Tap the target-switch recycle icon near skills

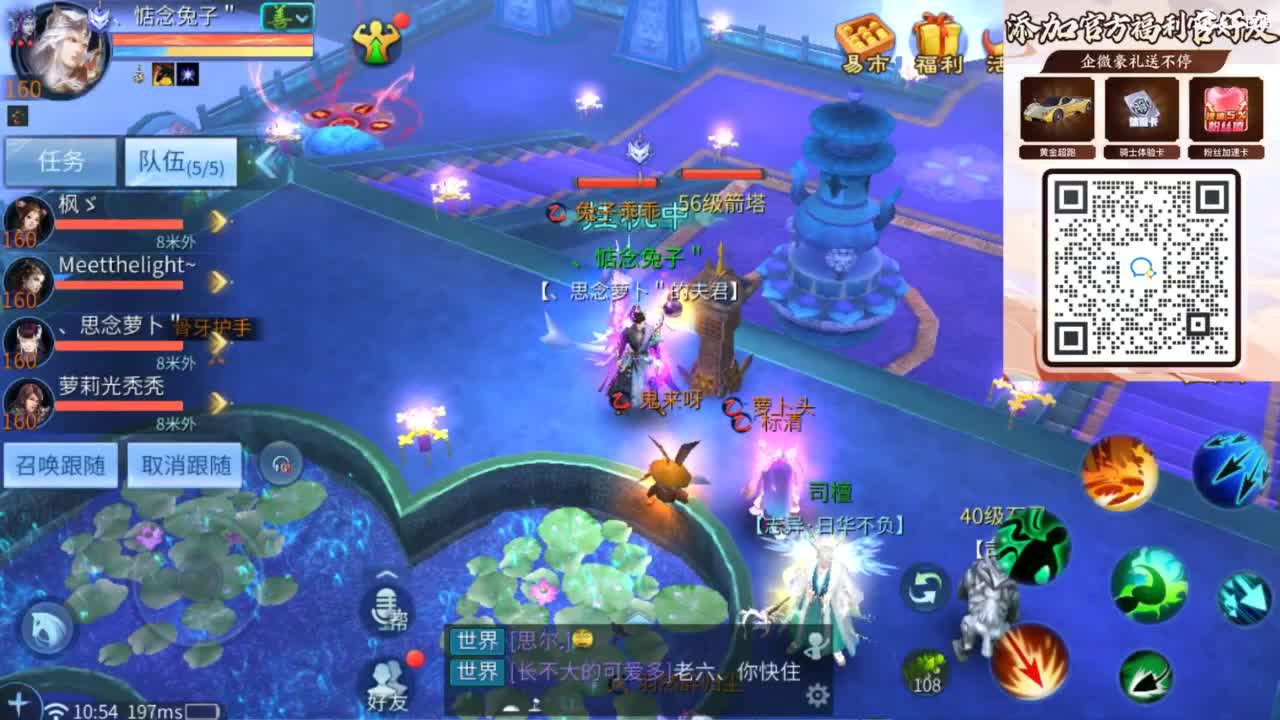coord(926,590)
